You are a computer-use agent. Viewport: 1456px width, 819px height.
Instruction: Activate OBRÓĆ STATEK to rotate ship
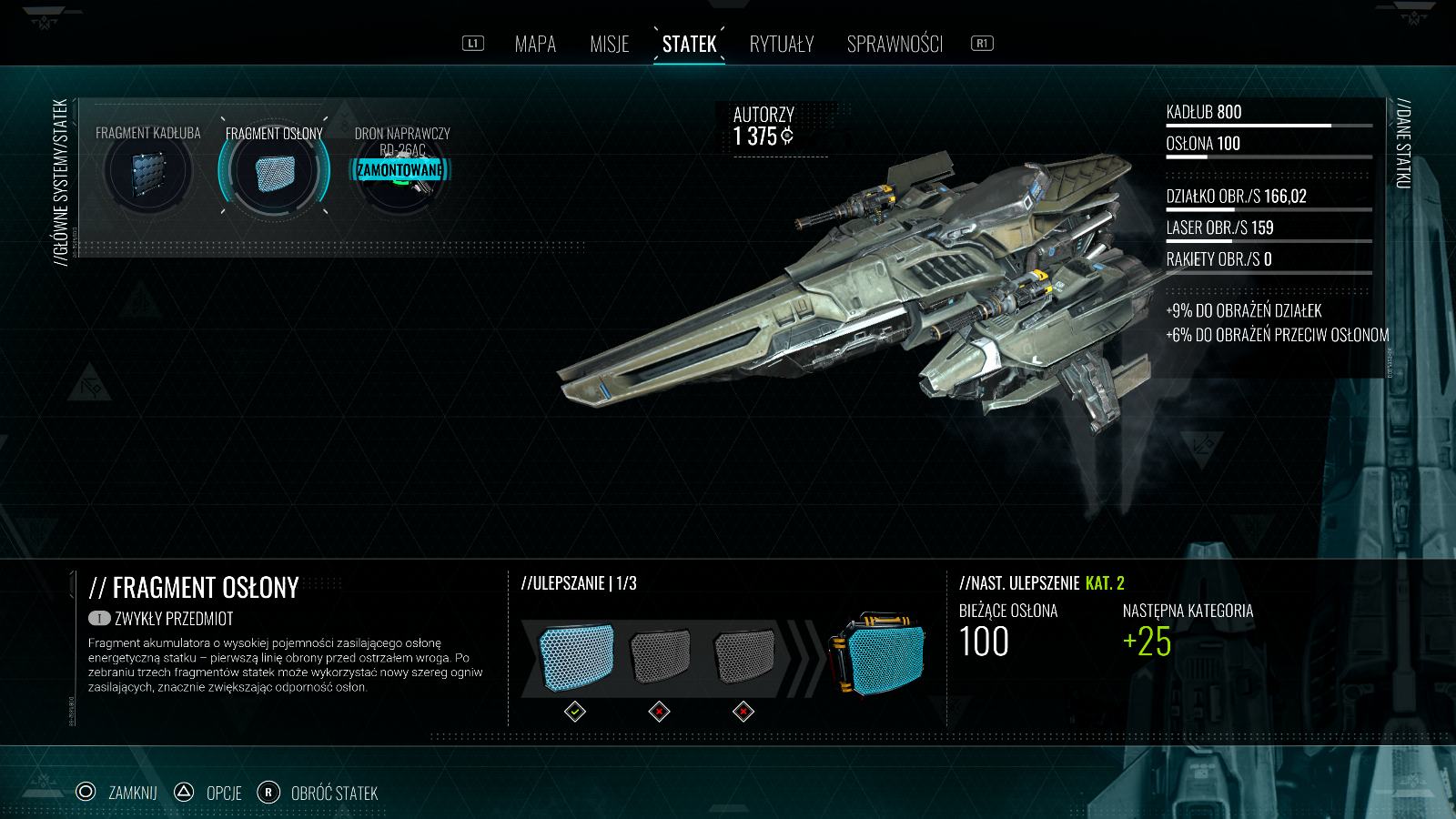pos(318,793)
